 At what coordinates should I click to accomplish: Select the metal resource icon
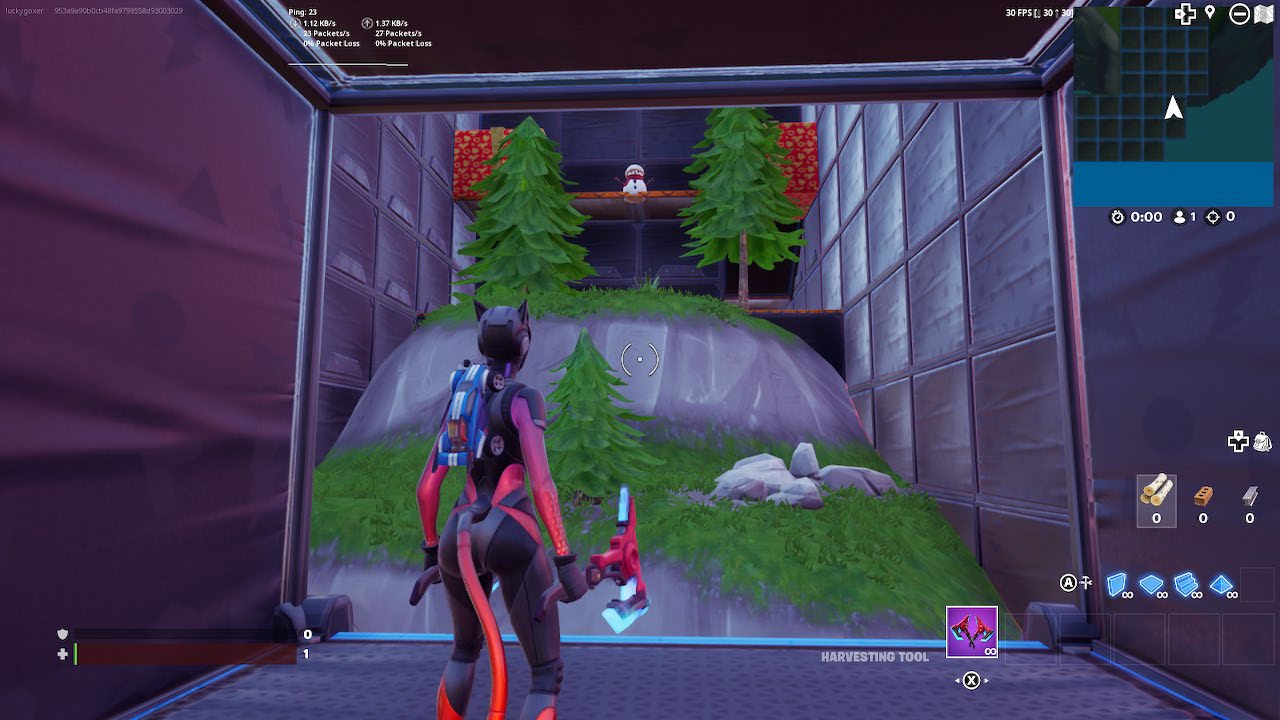tap(1250, 495)
